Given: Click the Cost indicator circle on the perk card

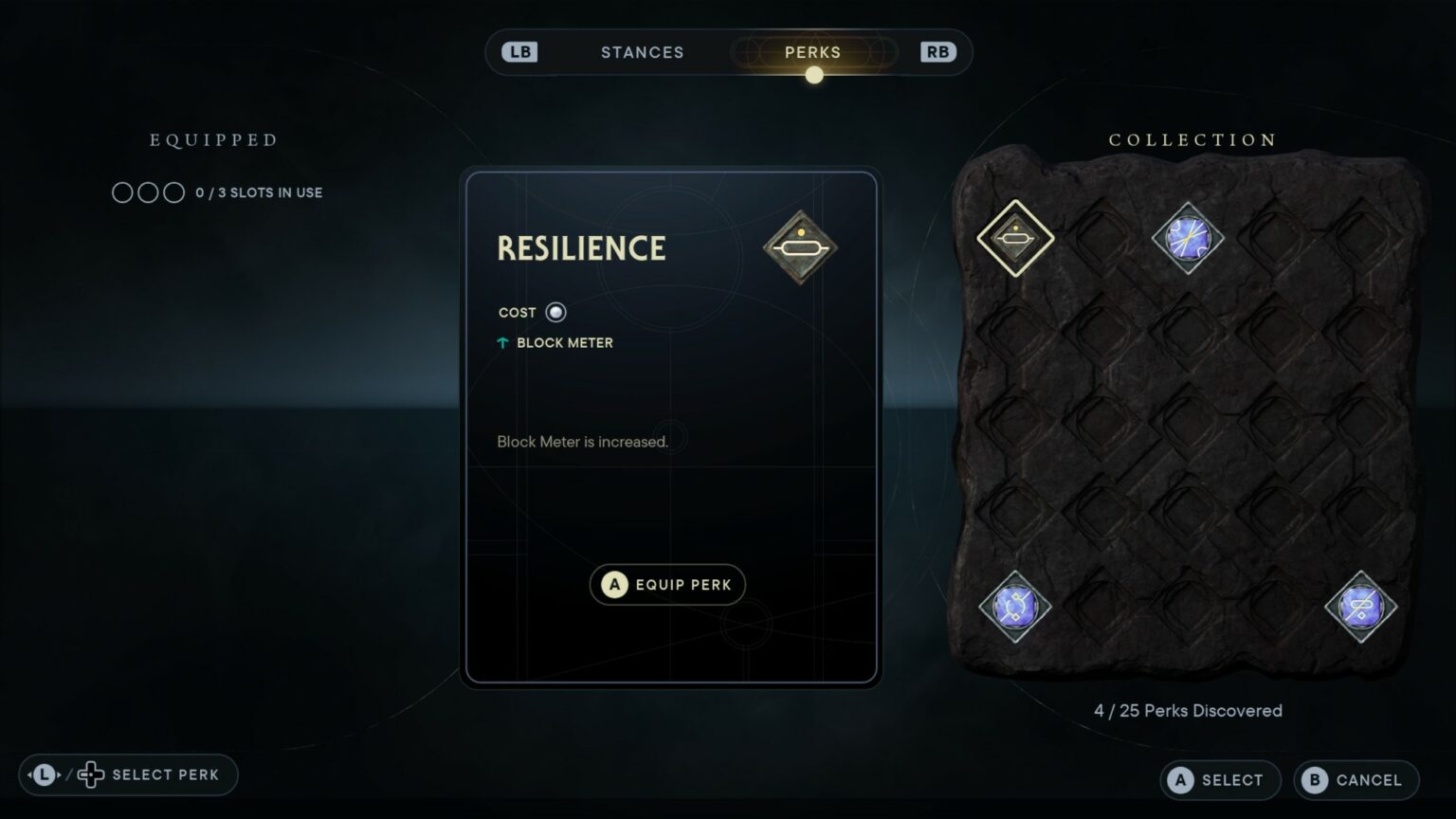Looking at the screenshot, I should pos(555,312).
